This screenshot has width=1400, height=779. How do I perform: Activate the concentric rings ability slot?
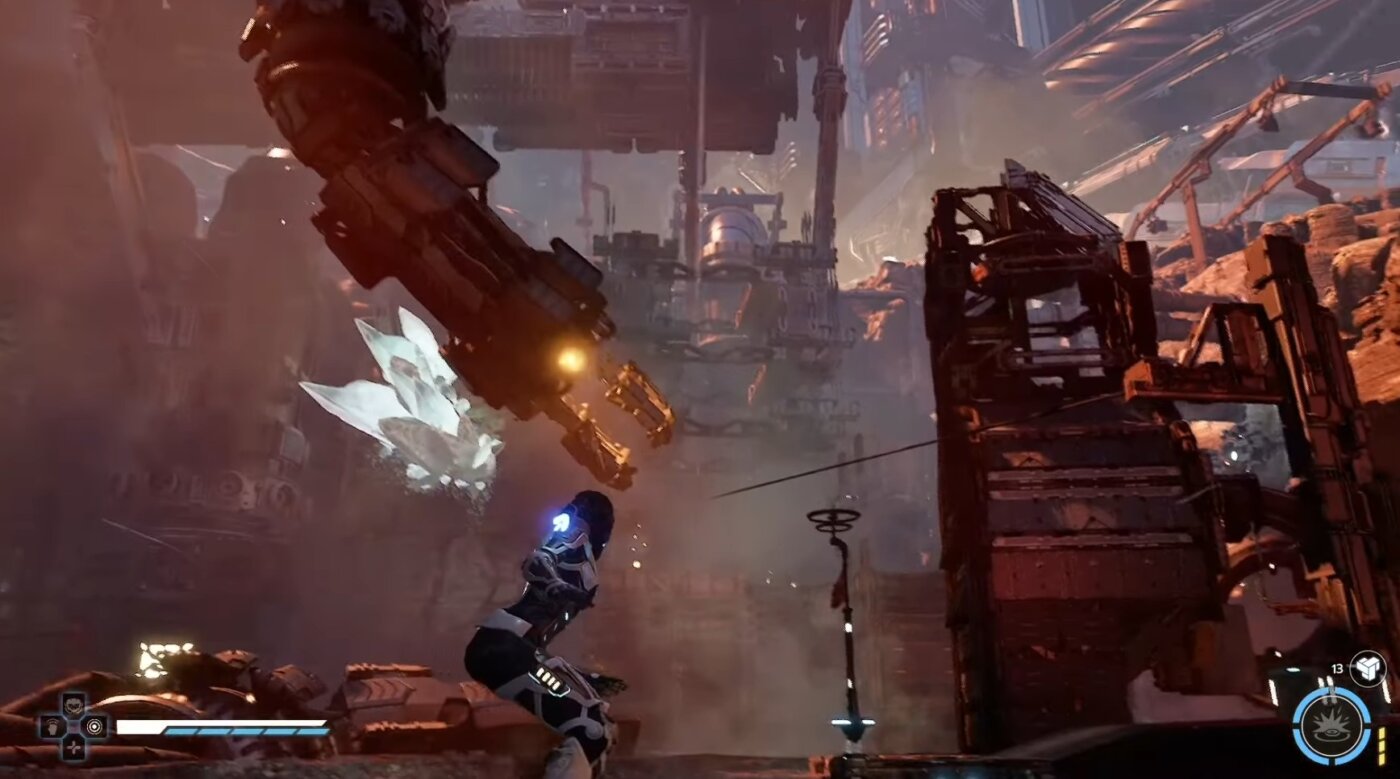[95, 726]
